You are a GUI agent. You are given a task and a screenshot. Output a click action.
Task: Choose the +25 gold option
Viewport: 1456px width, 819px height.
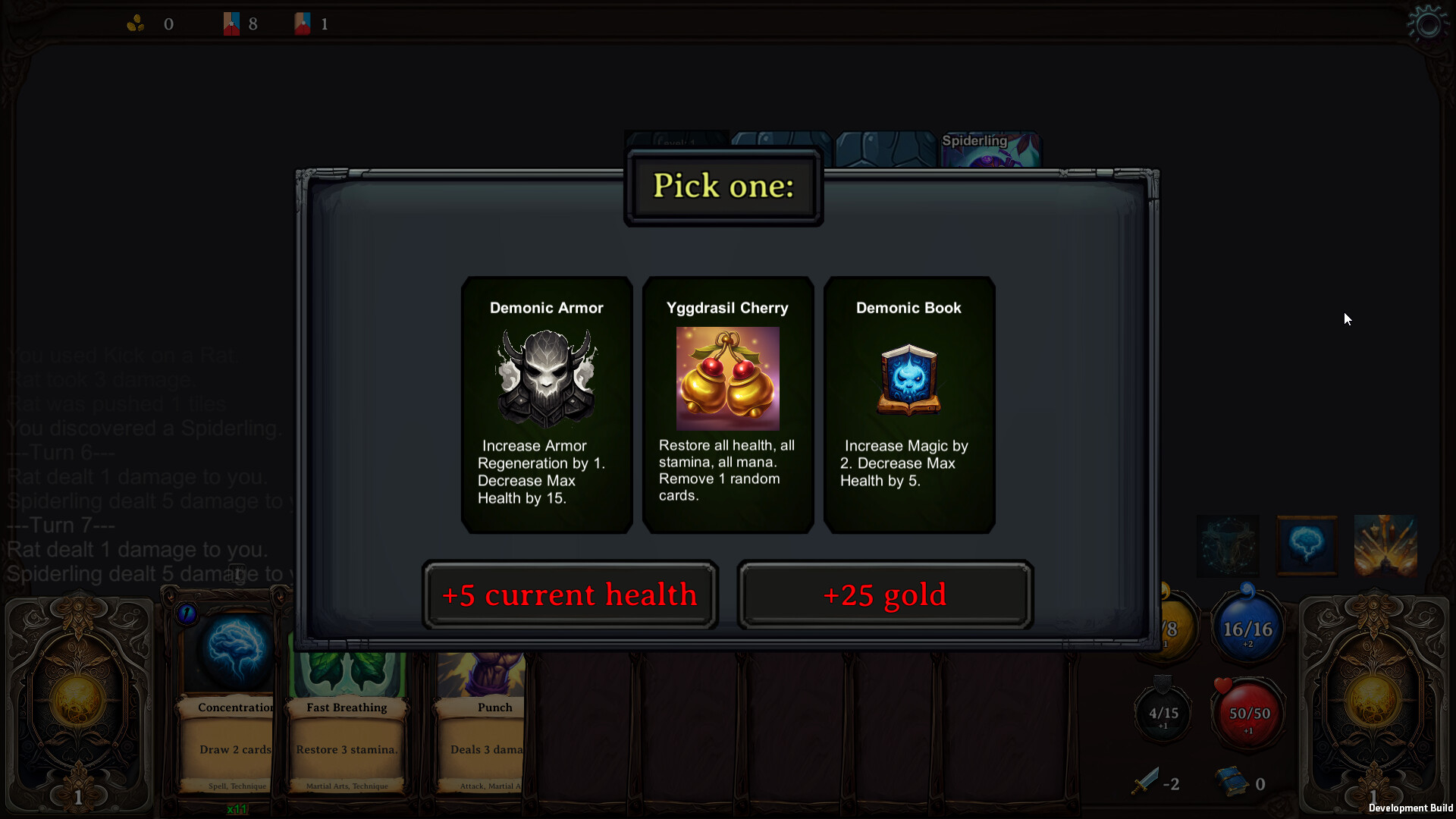(884, 595)
